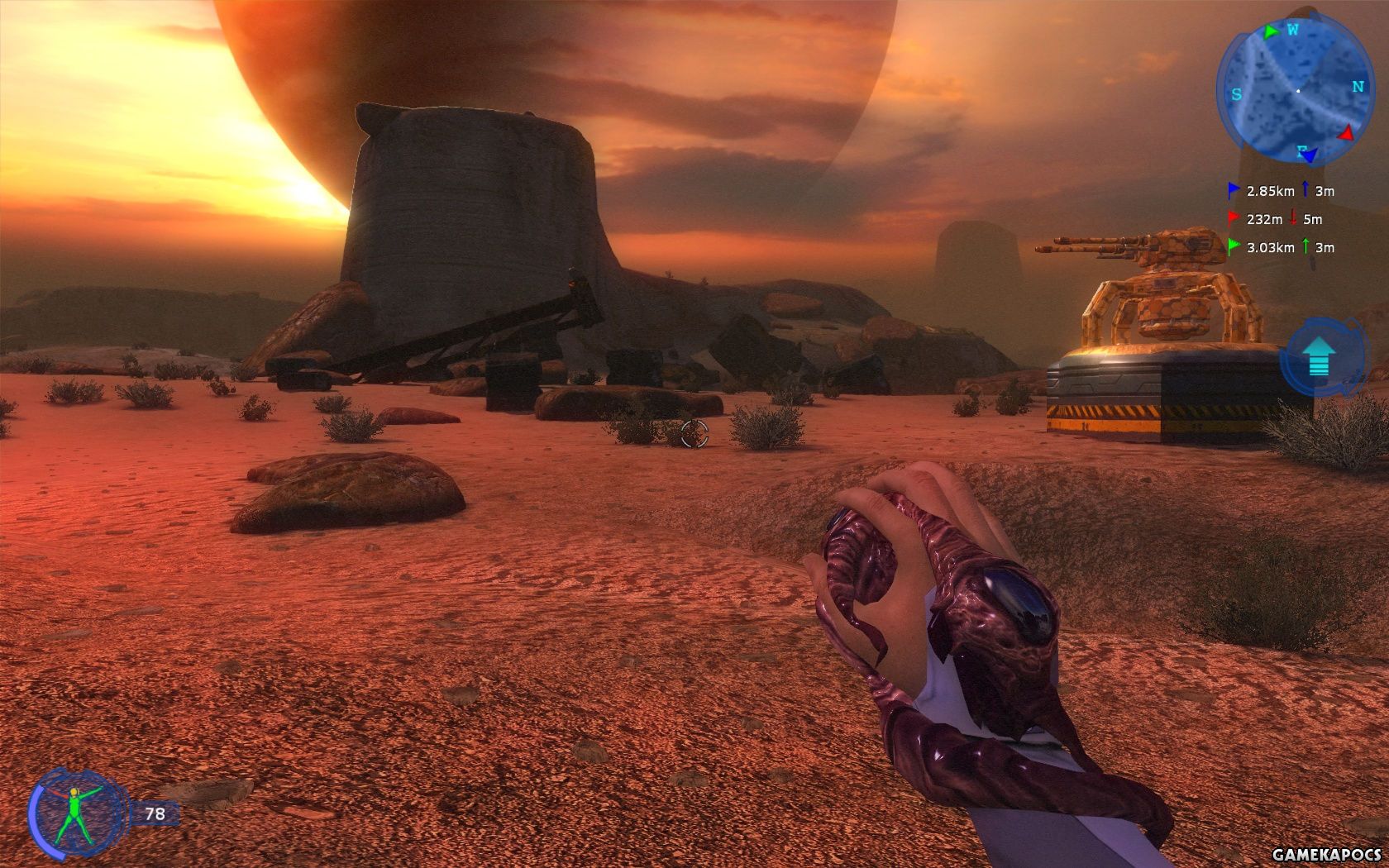The width and height of the screenshot is (1389, 868).
Task: Click the cyan up-arrow HUD icon
Action: [x=1320, y=360]
